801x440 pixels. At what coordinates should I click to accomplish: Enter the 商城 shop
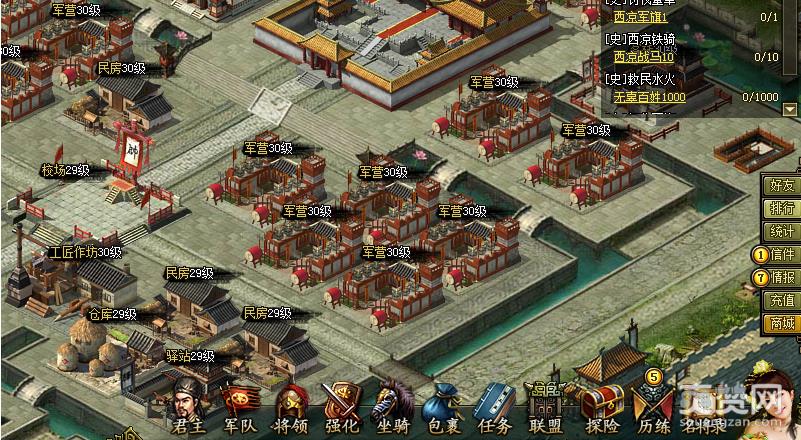click(782, 322)
